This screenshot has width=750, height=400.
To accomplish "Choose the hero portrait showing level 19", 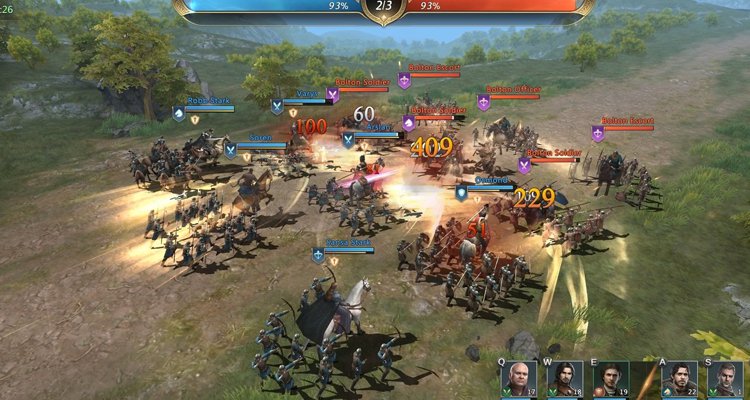I will [x=610, y=380].
